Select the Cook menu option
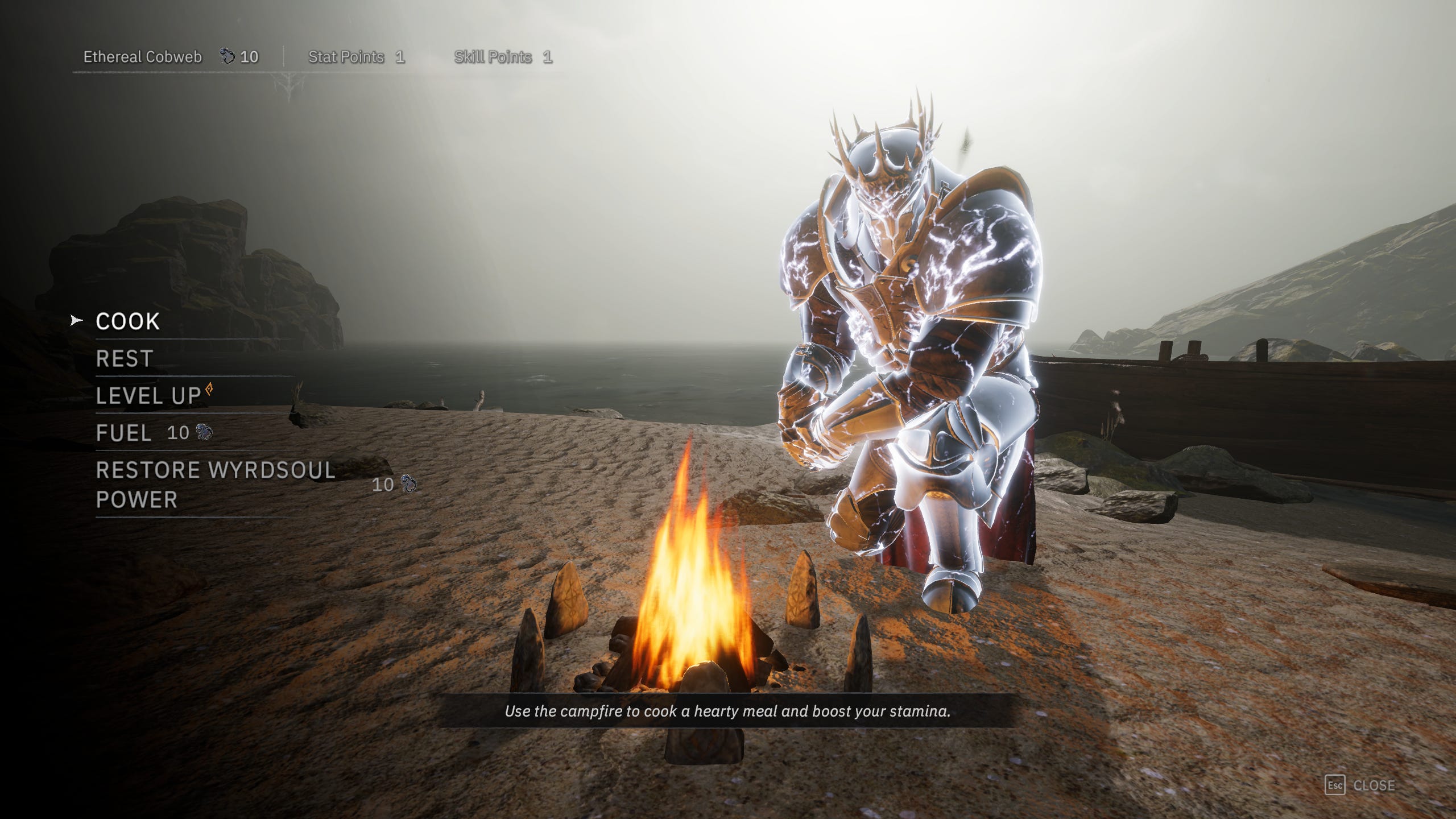Image resolution: width=1456 pixels, height=819 pixels. tap(128, 321)
